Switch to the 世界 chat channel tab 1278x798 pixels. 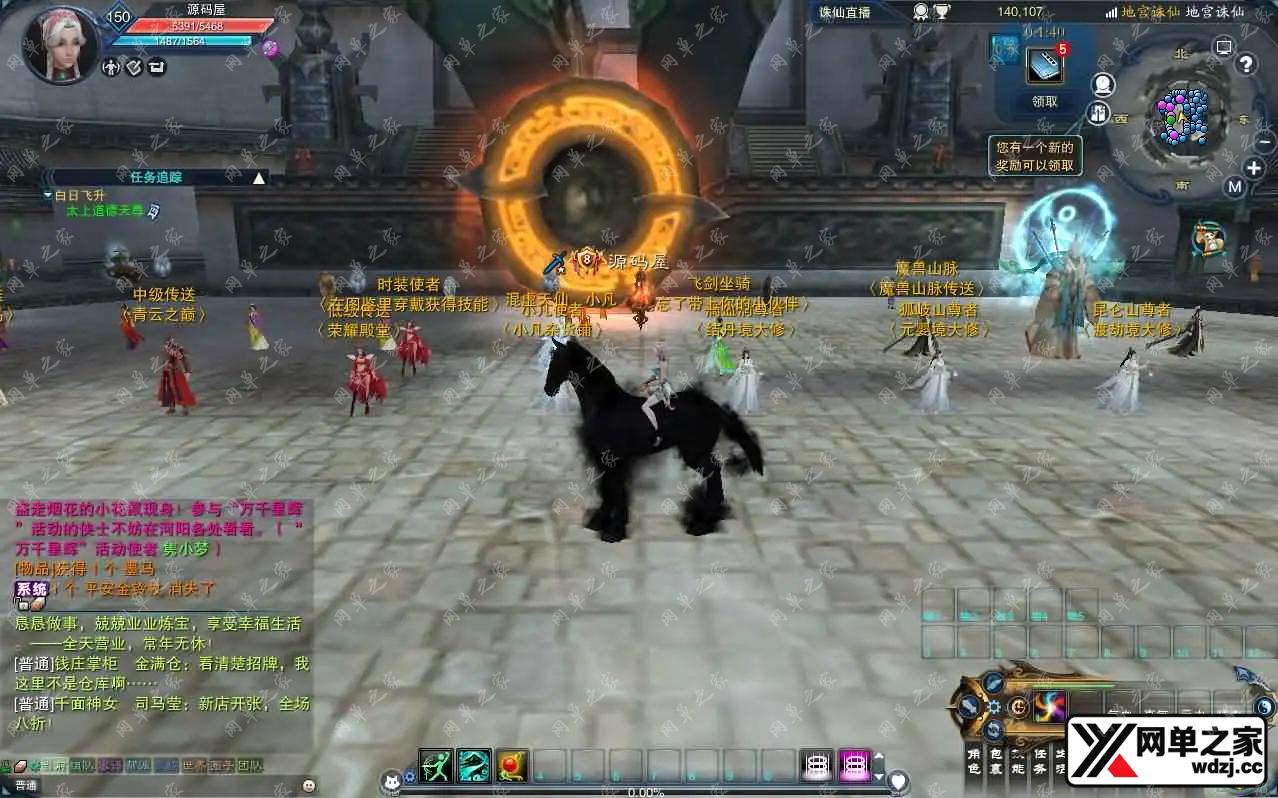click(194, 766)
